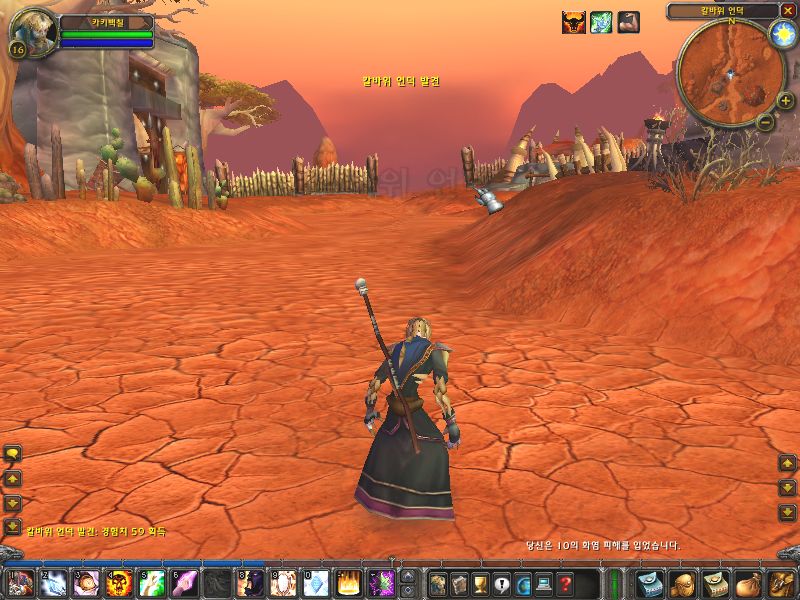Activate the fire wall ability icon
The width and height of the screenshot is (800, 600).
pos(349,583)
